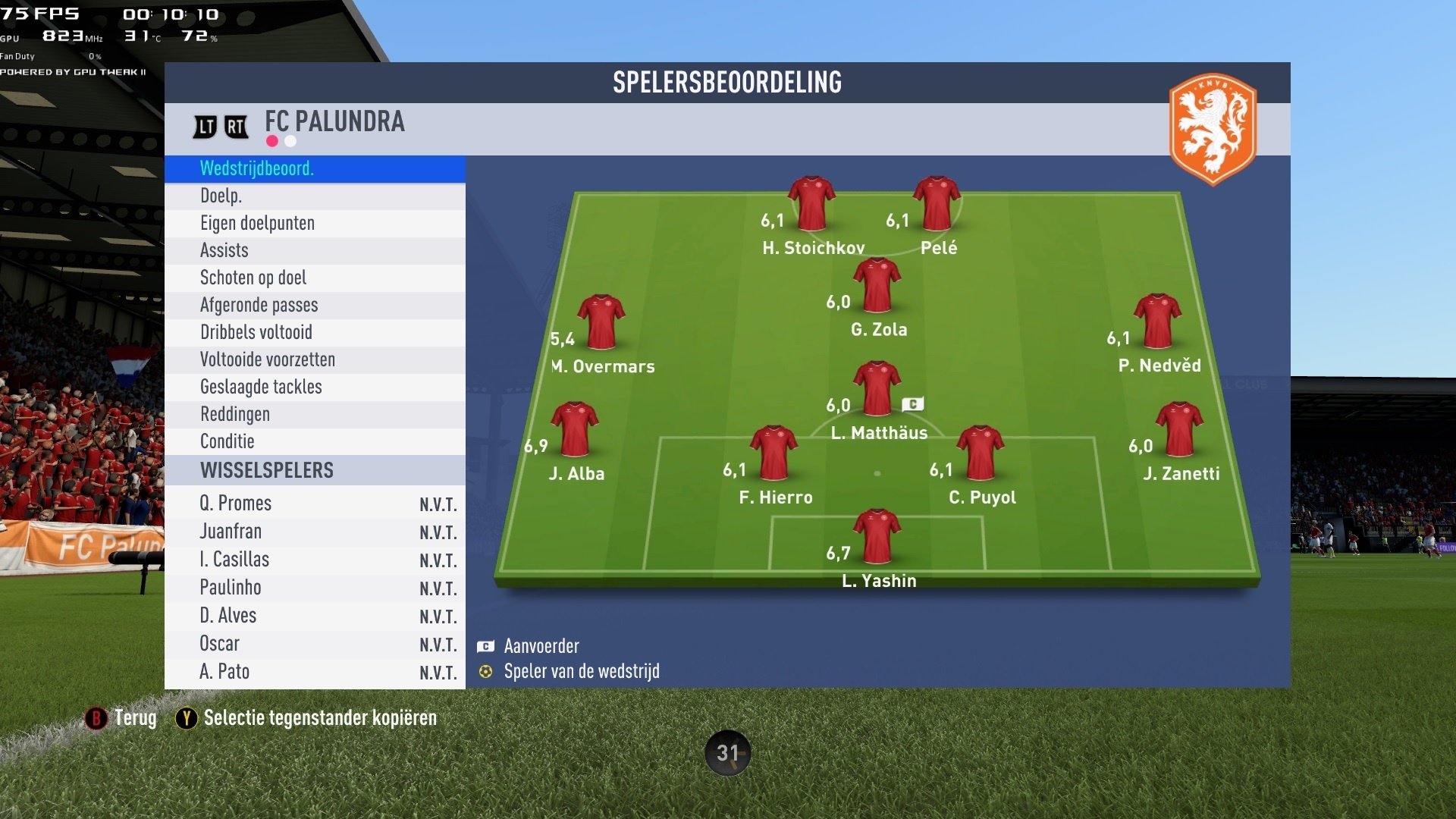
Task: Open Voltooide voorzetten stat
Action: [x=315, y=359]
